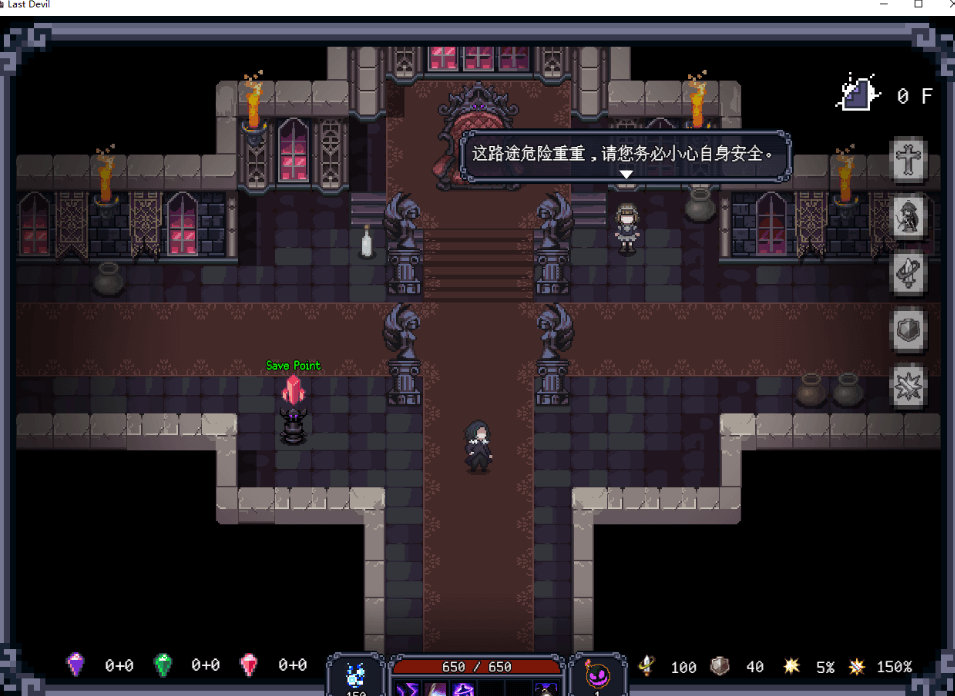Open the hooded archer character button
955x696 pixels.
tap(909, 216)
